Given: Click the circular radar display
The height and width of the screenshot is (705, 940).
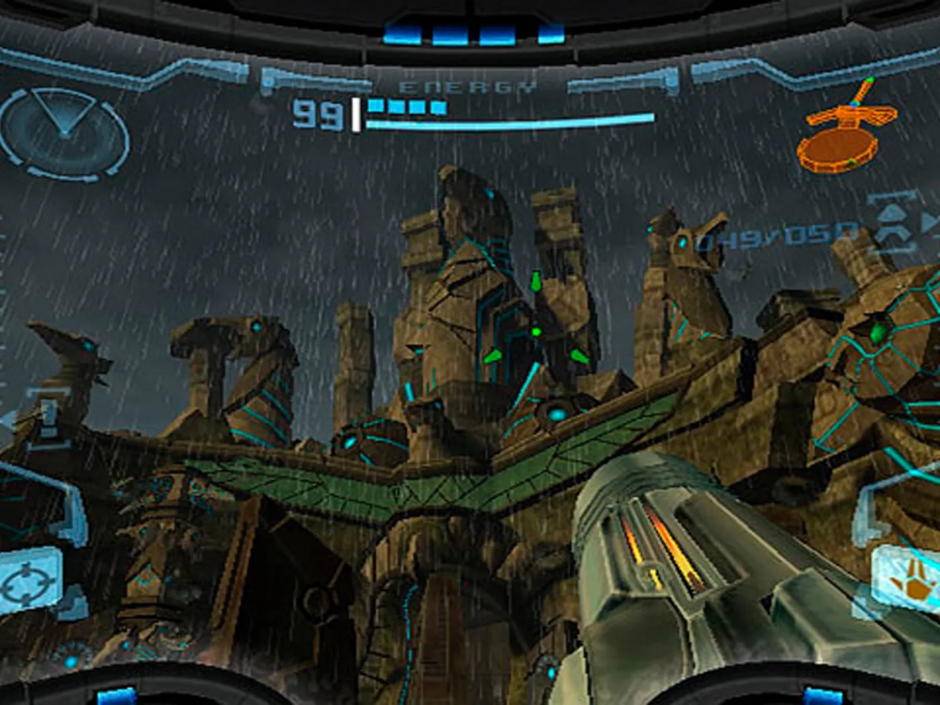Looking at the screenshot, I should tap(64, 132).
